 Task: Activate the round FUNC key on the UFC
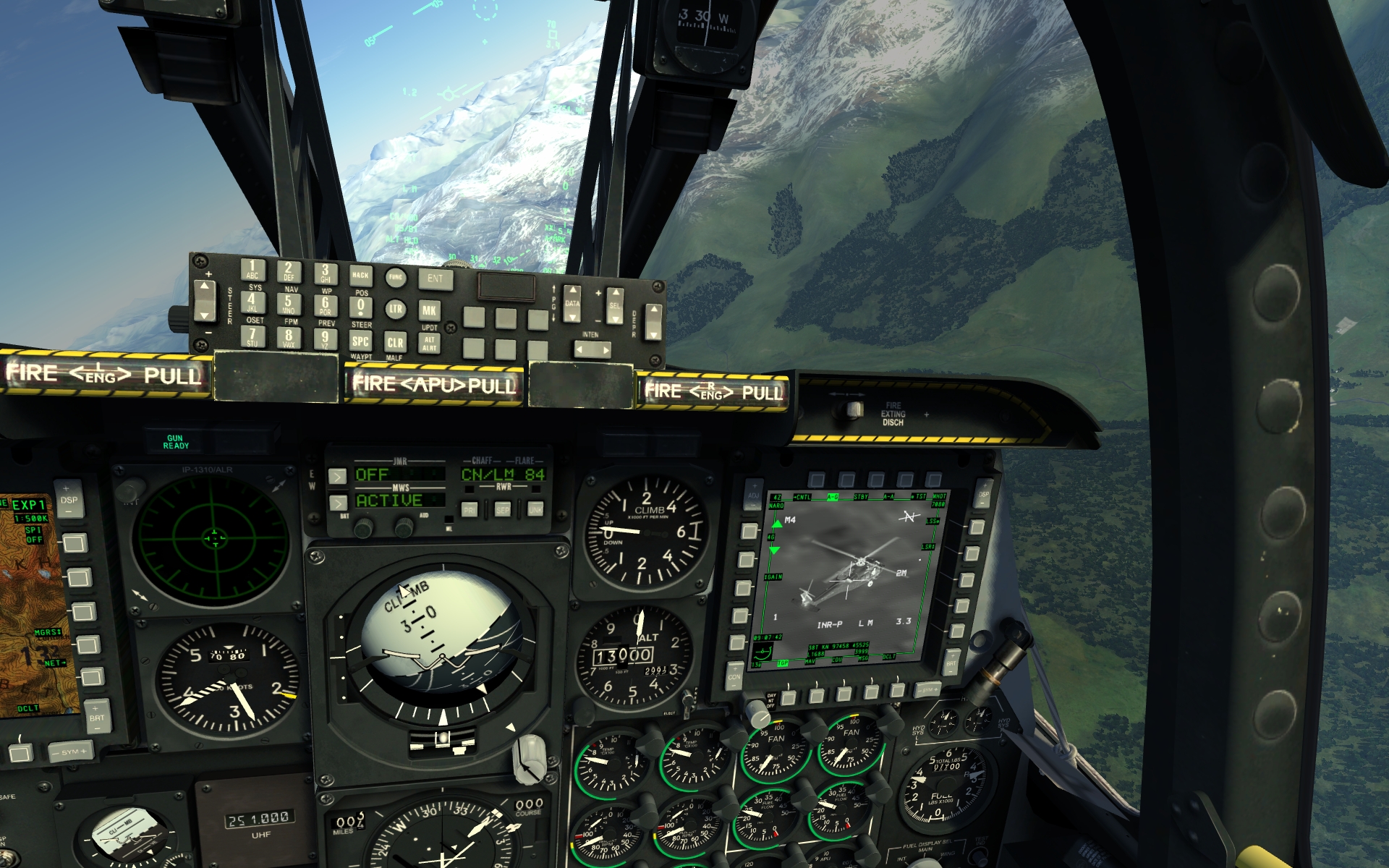coord(395,277)
